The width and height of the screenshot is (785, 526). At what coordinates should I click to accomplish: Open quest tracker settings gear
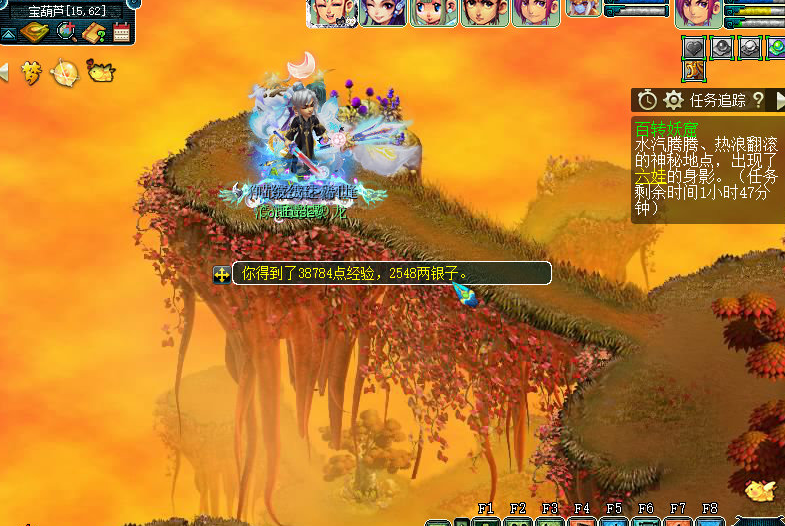(x=674, y=100)
